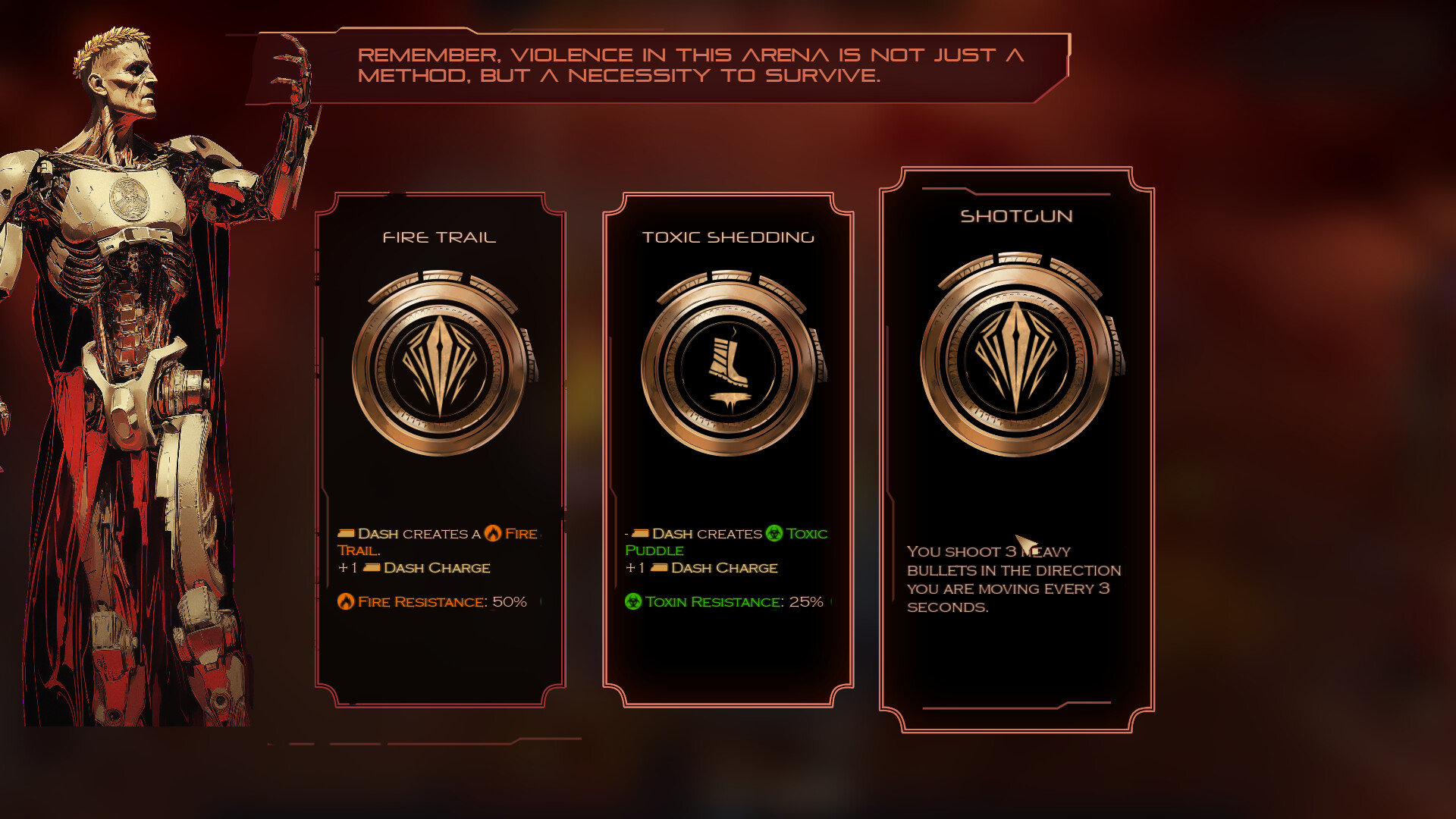
Task: Click the fire icon in the Fire Trail description
Action: 494,533
